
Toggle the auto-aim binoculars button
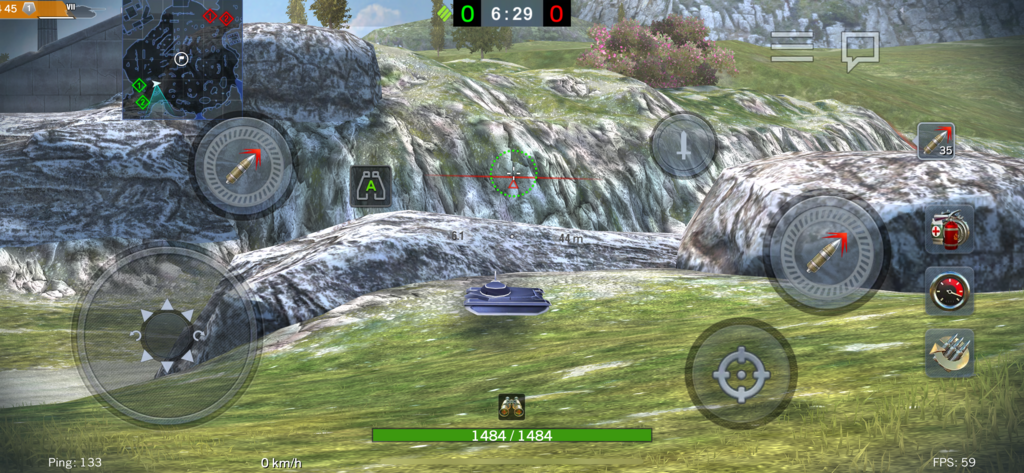point(371,185)
